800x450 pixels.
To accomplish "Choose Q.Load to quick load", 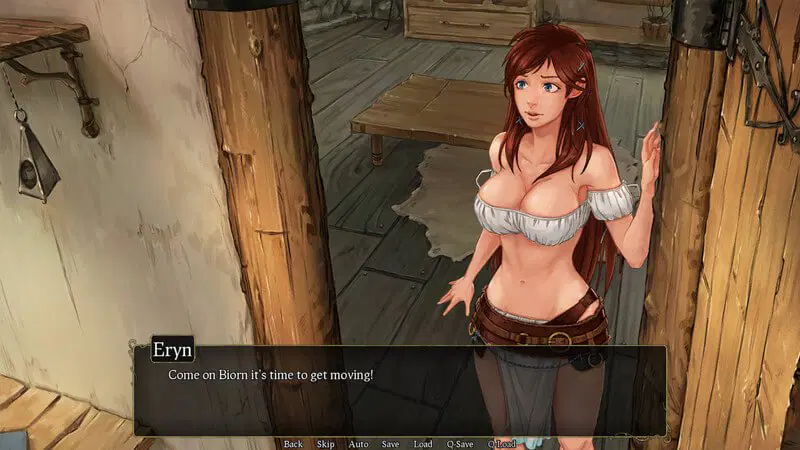I will [503, 444].
